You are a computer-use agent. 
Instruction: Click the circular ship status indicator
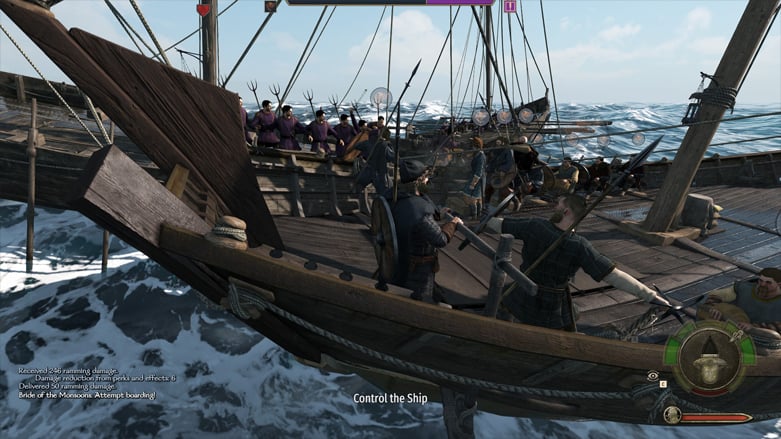711,357
